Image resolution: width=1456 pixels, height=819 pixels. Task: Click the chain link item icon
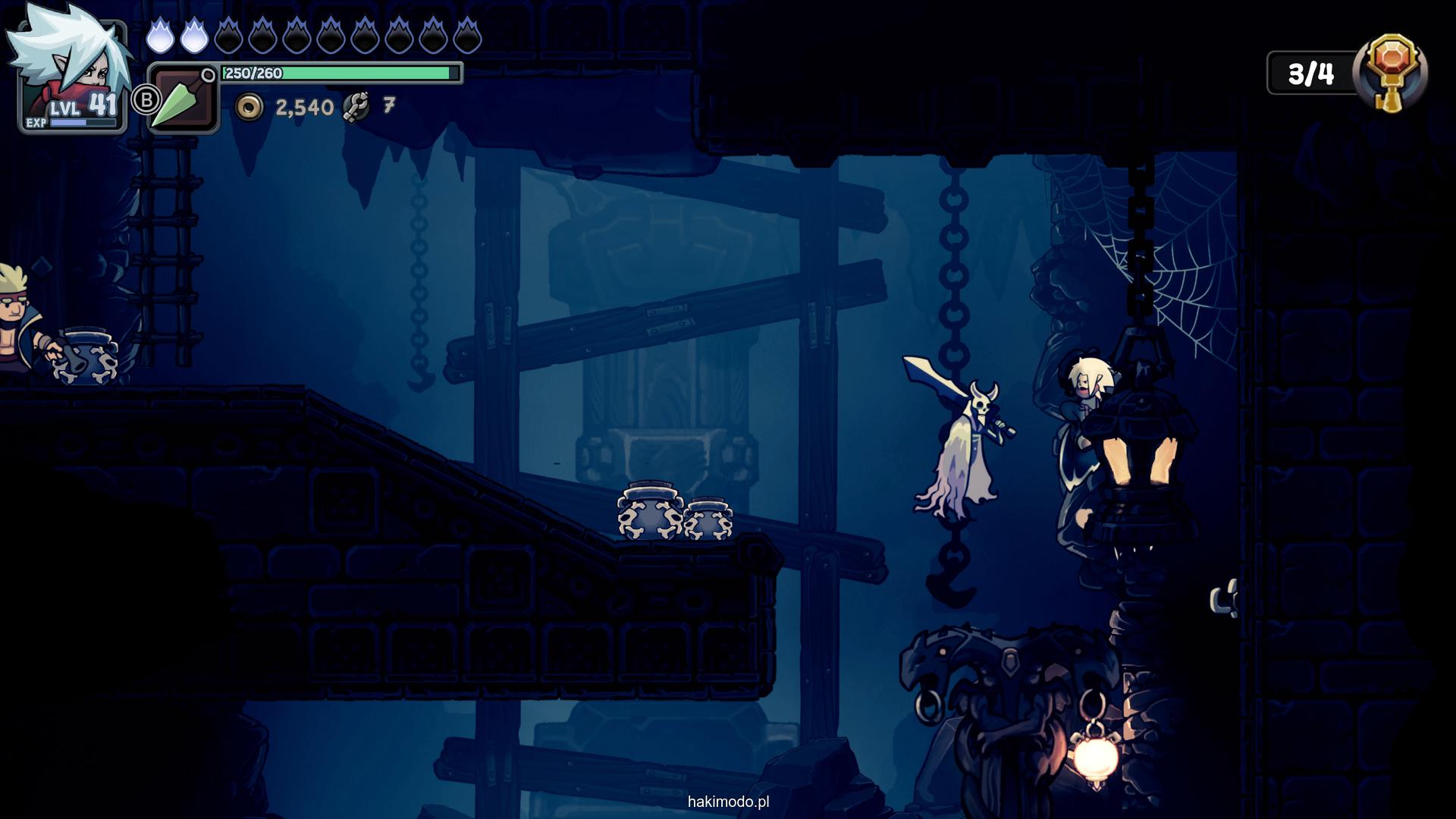coord(356,107)
